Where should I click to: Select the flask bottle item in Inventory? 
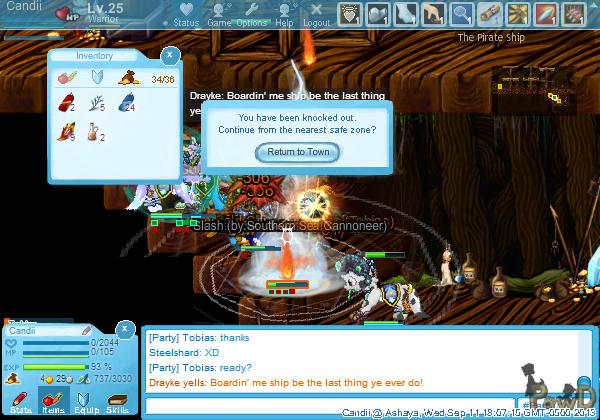[95, 131]
